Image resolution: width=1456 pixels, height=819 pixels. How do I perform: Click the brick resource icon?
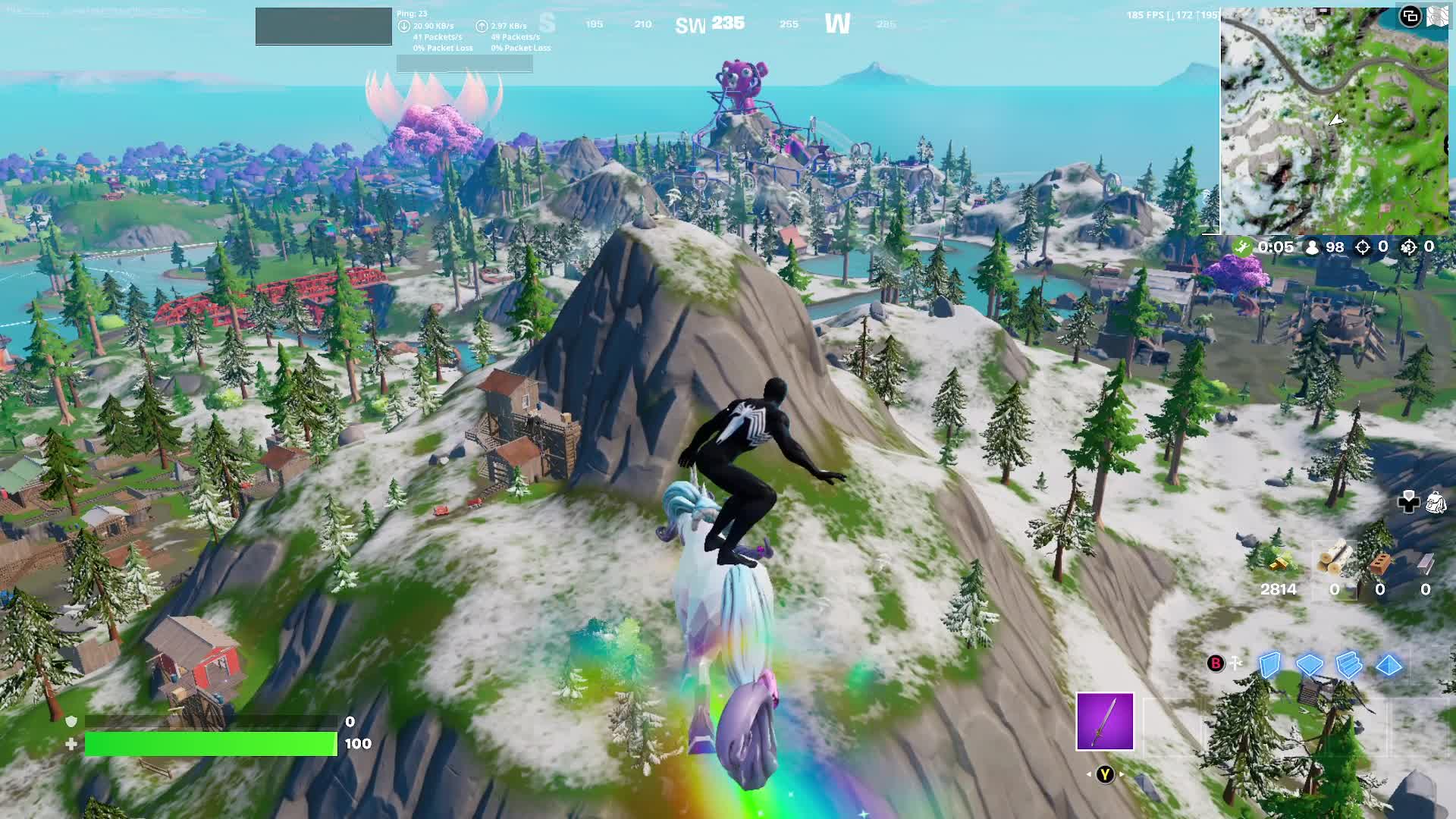click(1381, 563)
